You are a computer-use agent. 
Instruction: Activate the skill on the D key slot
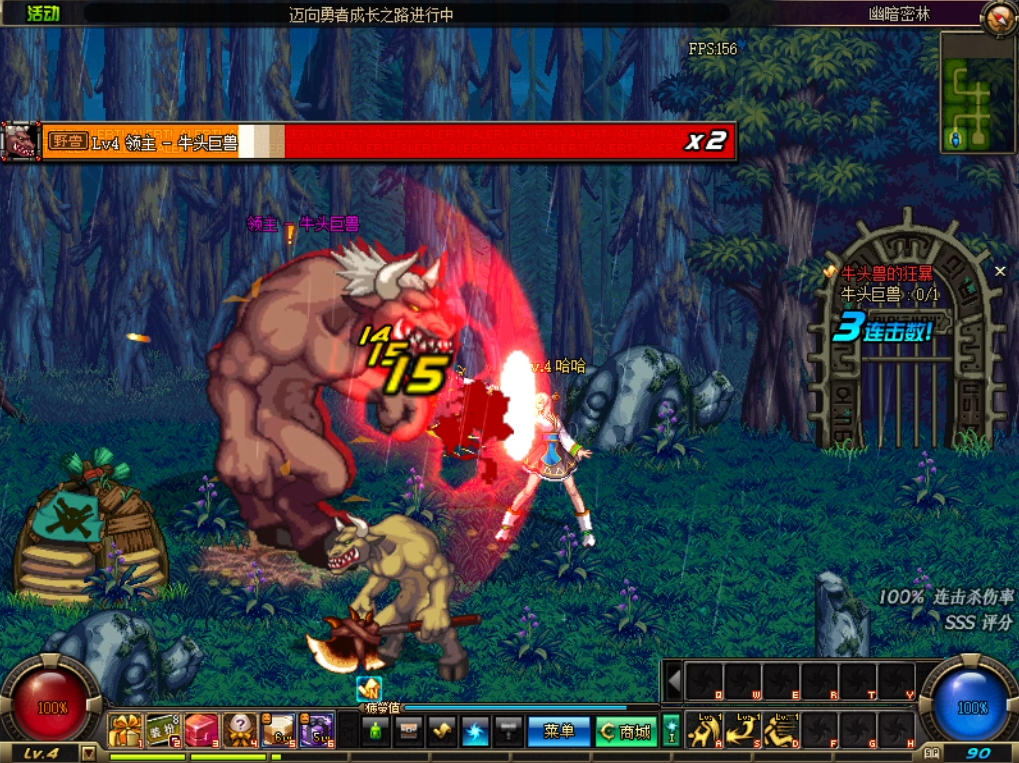(x=780, y=729)
